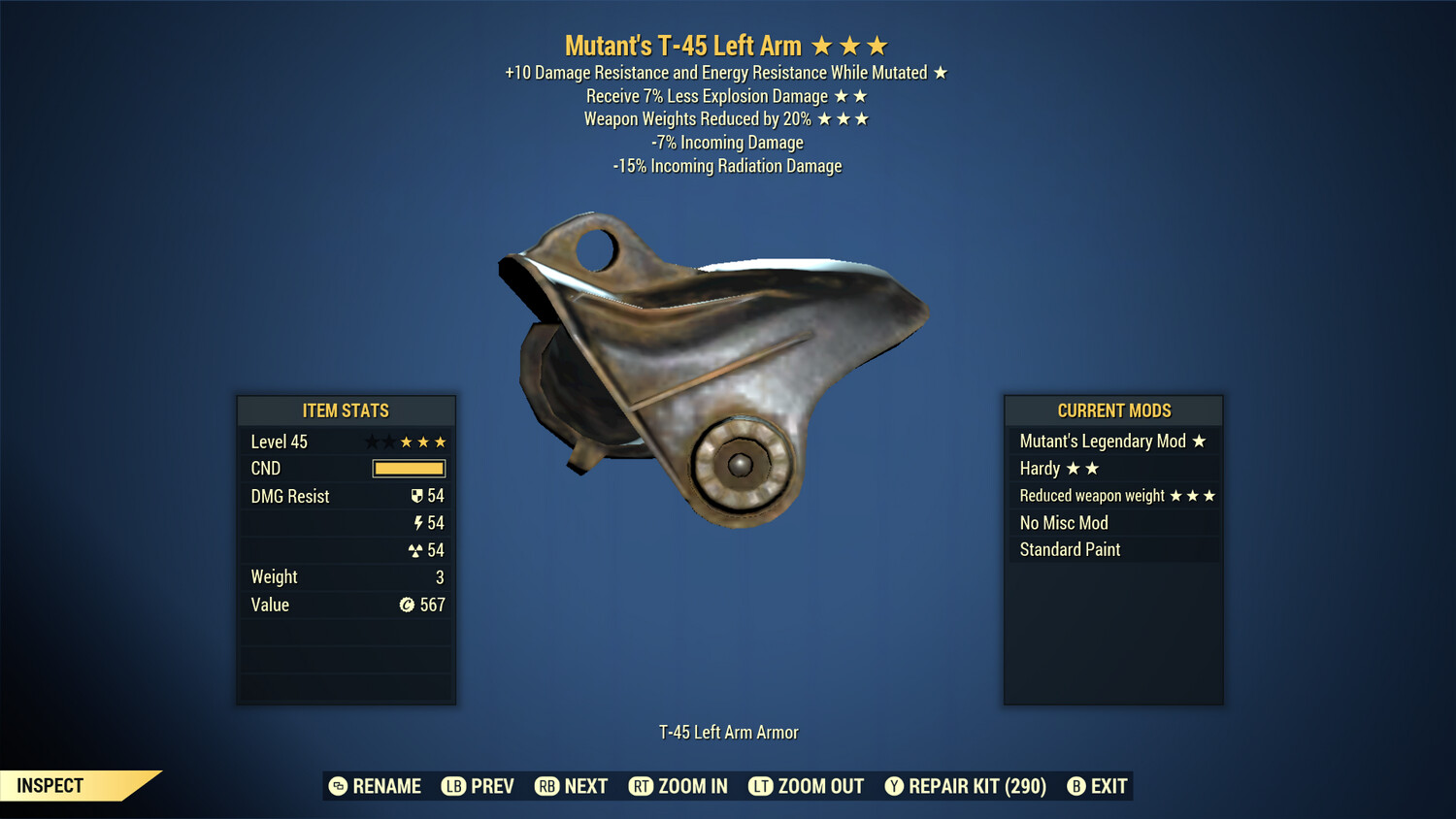Click the star beside Mutant's Legendary Mod
The width and height of the screenshot is (1456, 819).
coord(1201,442)
